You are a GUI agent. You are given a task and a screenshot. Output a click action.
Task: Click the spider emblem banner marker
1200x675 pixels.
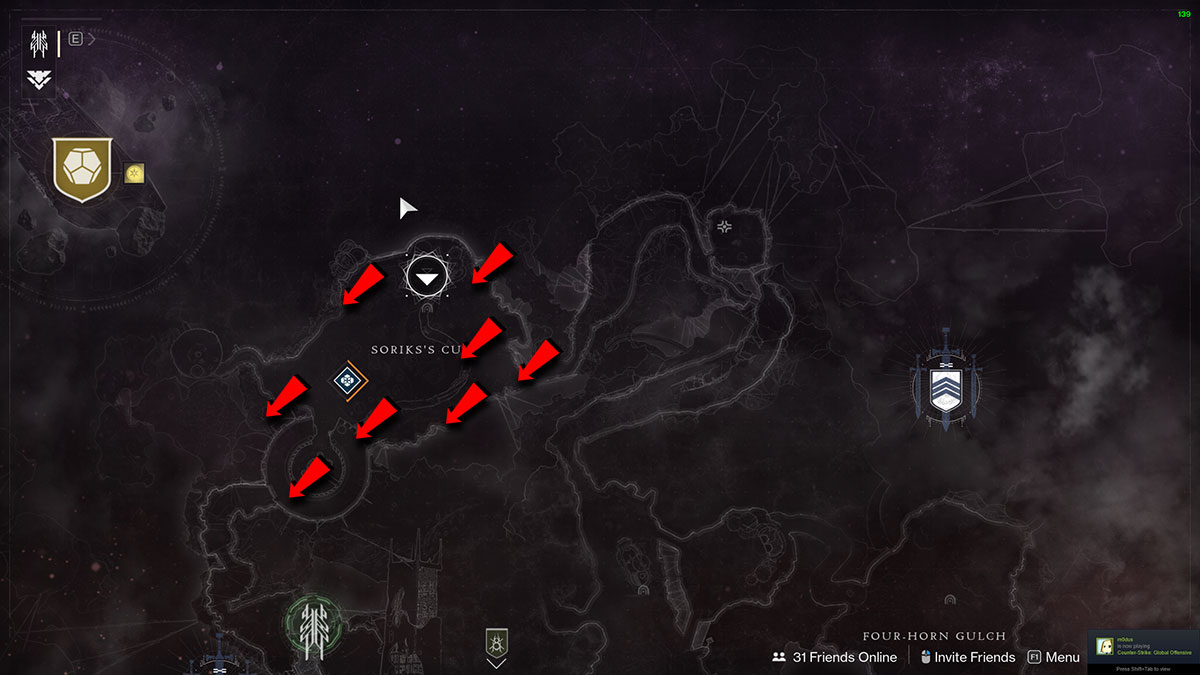click(x=496, y=642)
